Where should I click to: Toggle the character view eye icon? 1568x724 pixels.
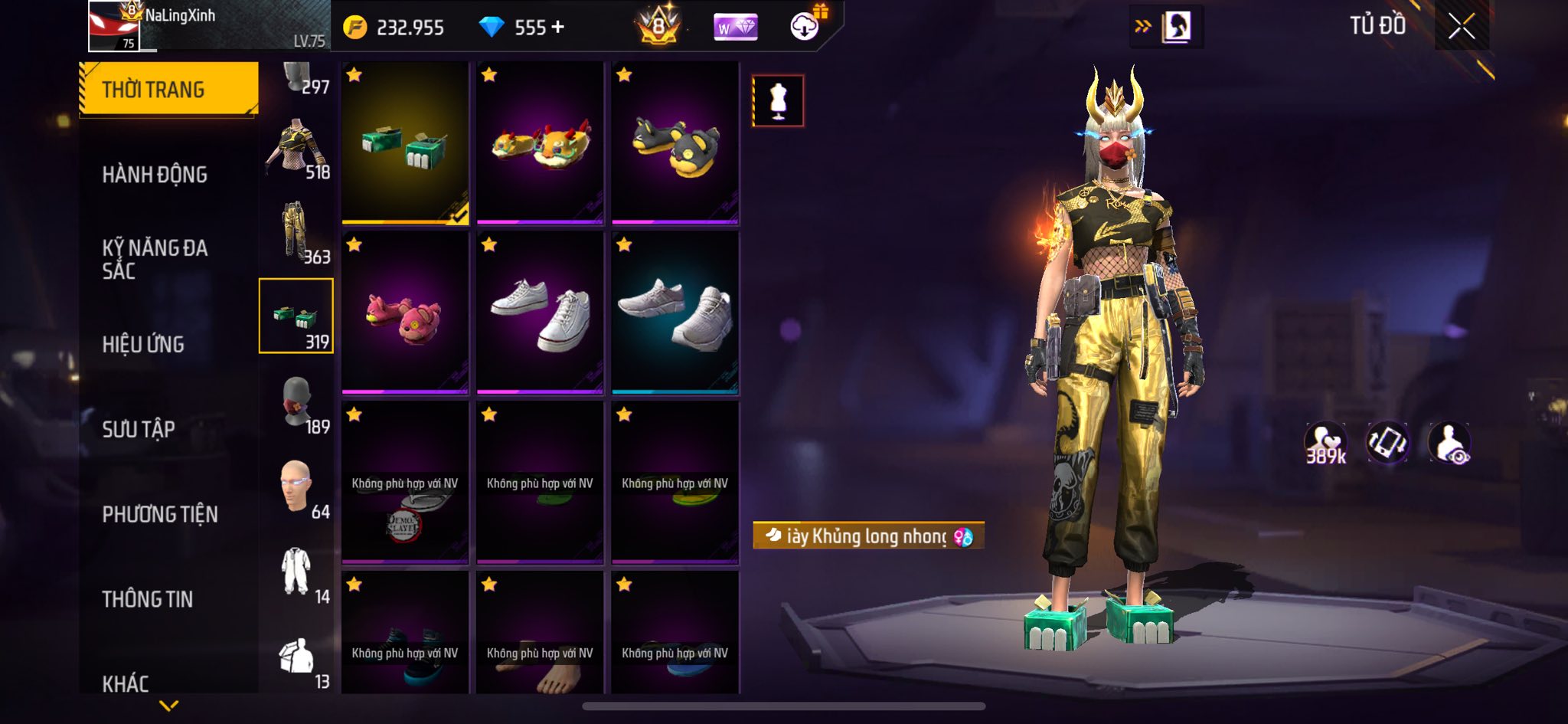point(1449,444)
